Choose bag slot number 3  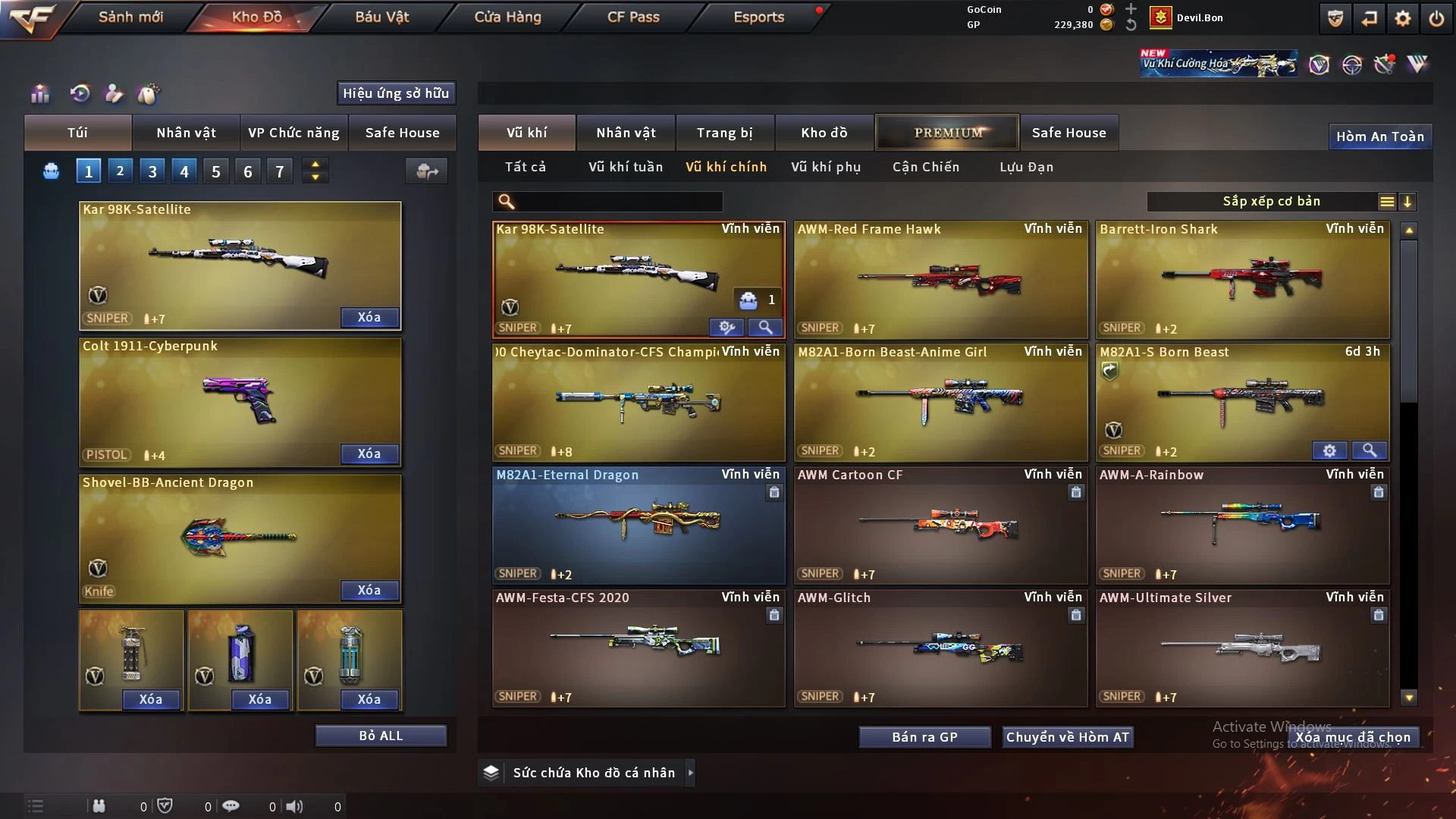[x=152, y=171]
